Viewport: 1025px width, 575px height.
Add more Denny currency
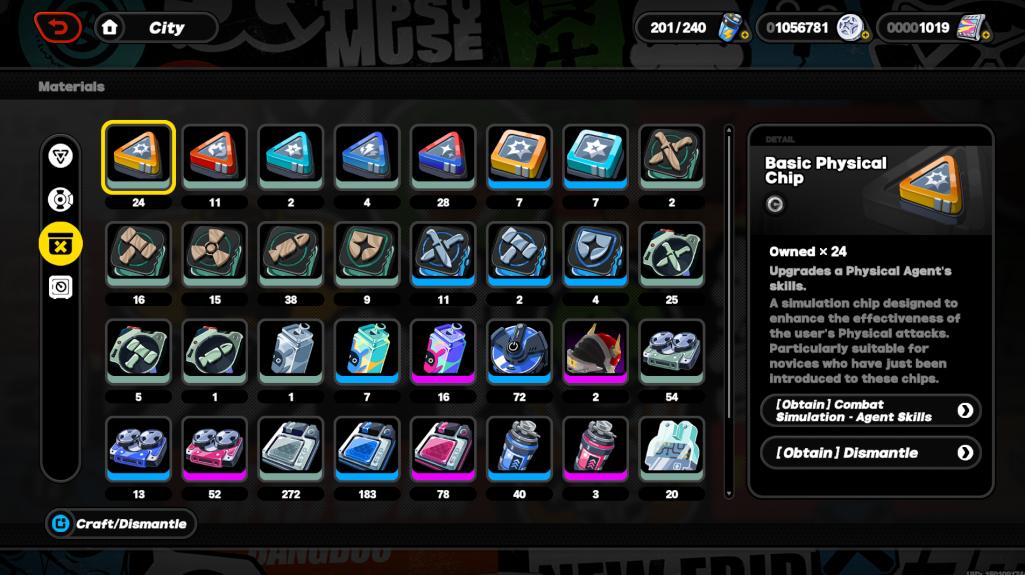click(865, 37)
